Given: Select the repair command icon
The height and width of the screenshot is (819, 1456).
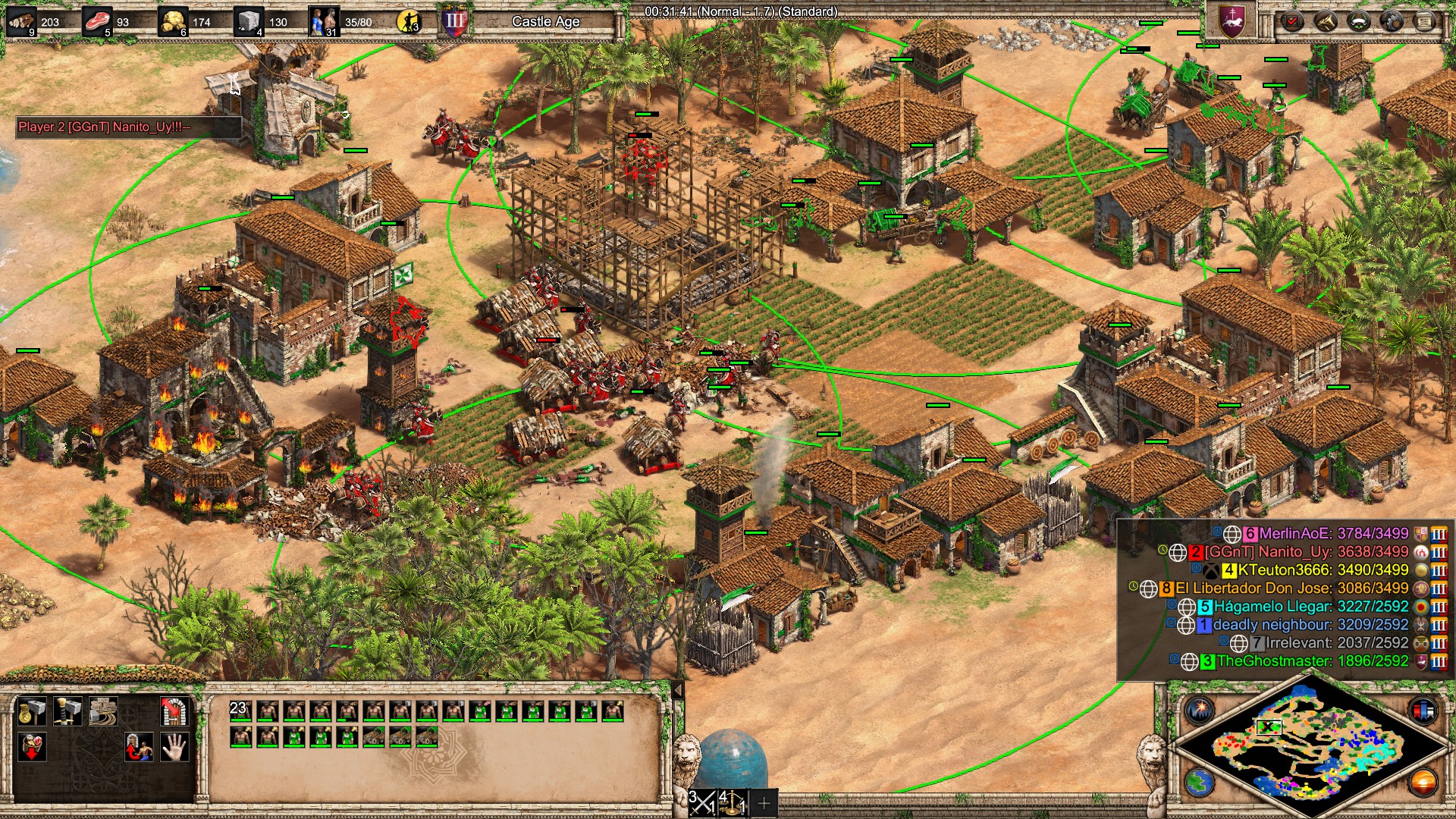Looking at the screenshot, I should pyautogui.click(x=102, y=712).
